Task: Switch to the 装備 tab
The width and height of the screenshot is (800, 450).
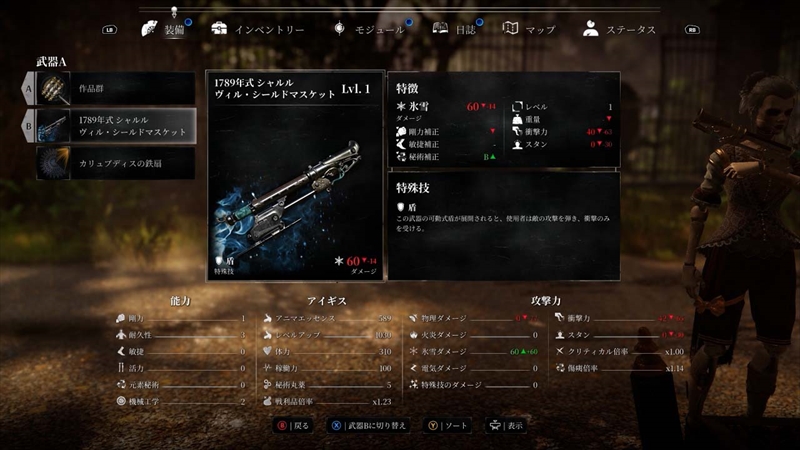Action: [166, 29]
